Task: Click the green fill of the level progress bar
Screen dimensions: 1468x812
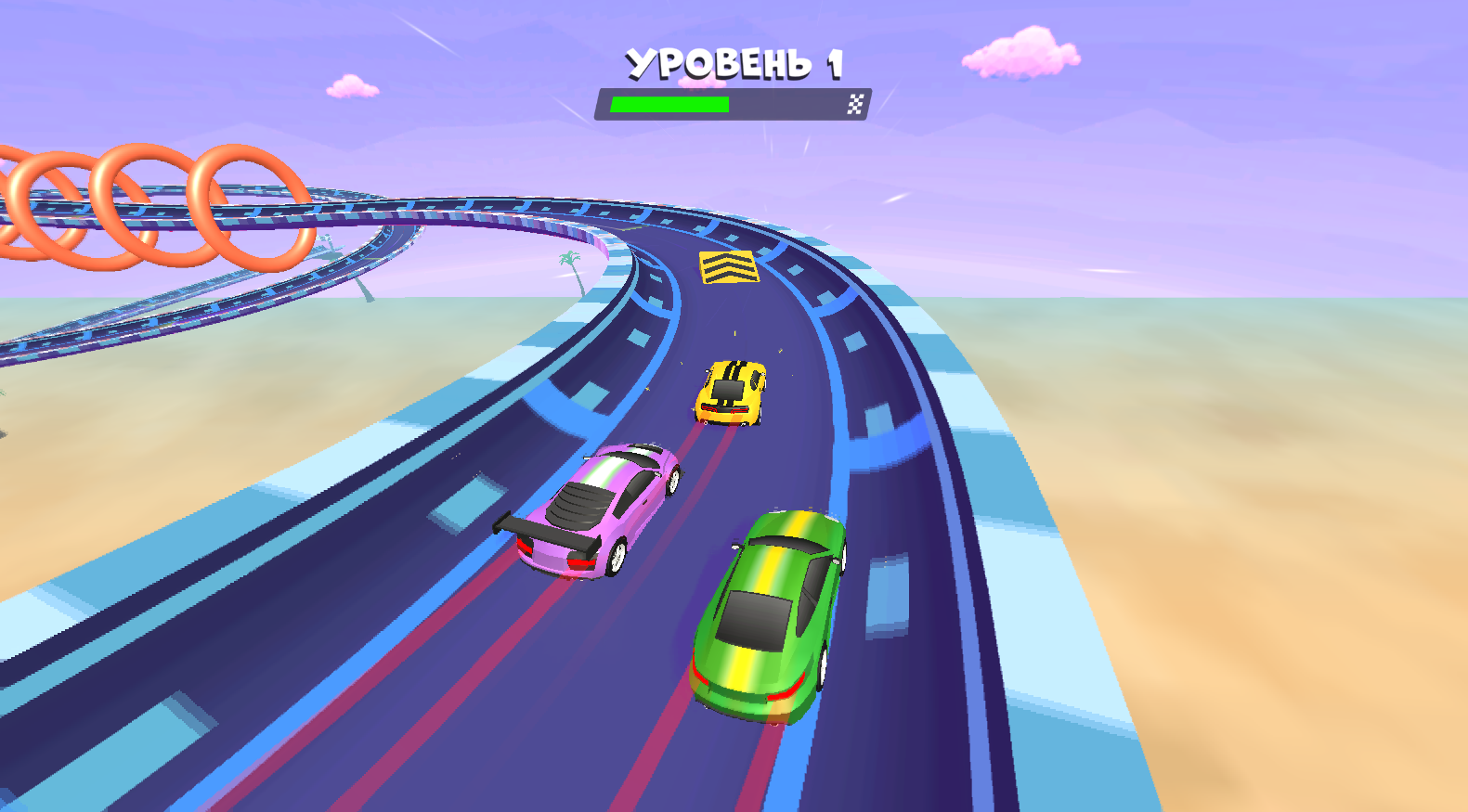Action: 669,102
